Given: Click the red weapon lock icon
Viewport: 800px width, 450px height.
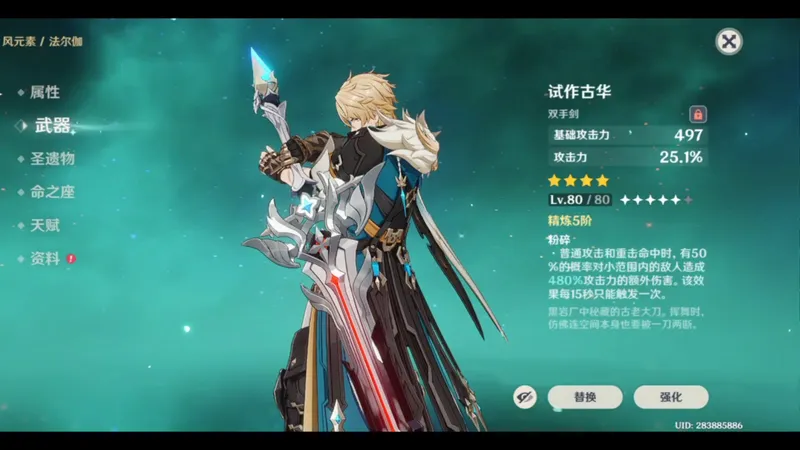Looking at the screenshot, I should pyautogui.click(x=698, y=114).
